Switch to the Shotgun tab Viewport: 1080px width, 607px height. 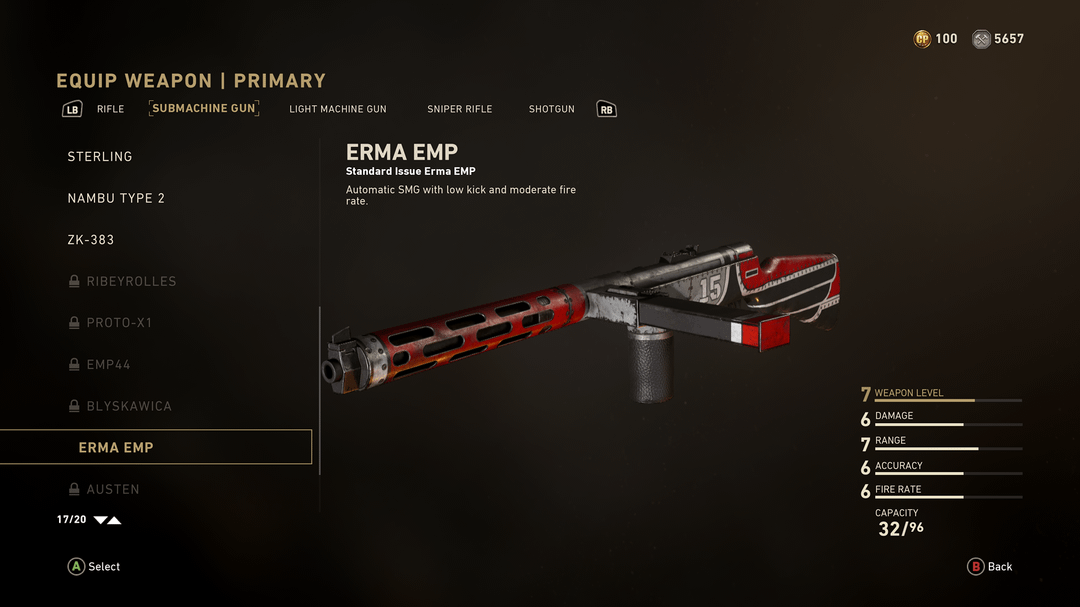coord(551,109)
